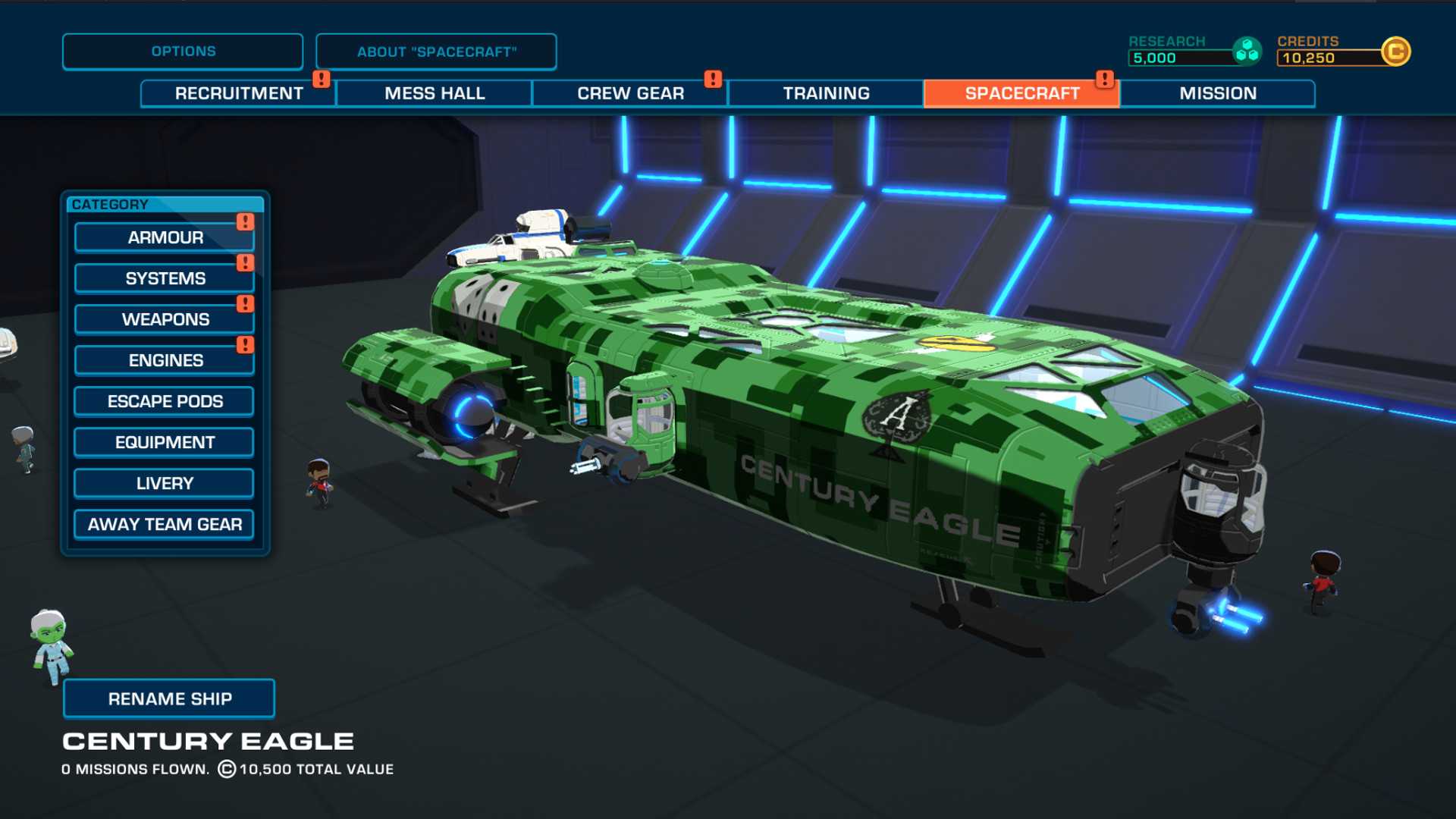This screenshot has height=819, width=1456.
Task: Click the alert badge on the Recruitment tab
Action: point(321,77)
